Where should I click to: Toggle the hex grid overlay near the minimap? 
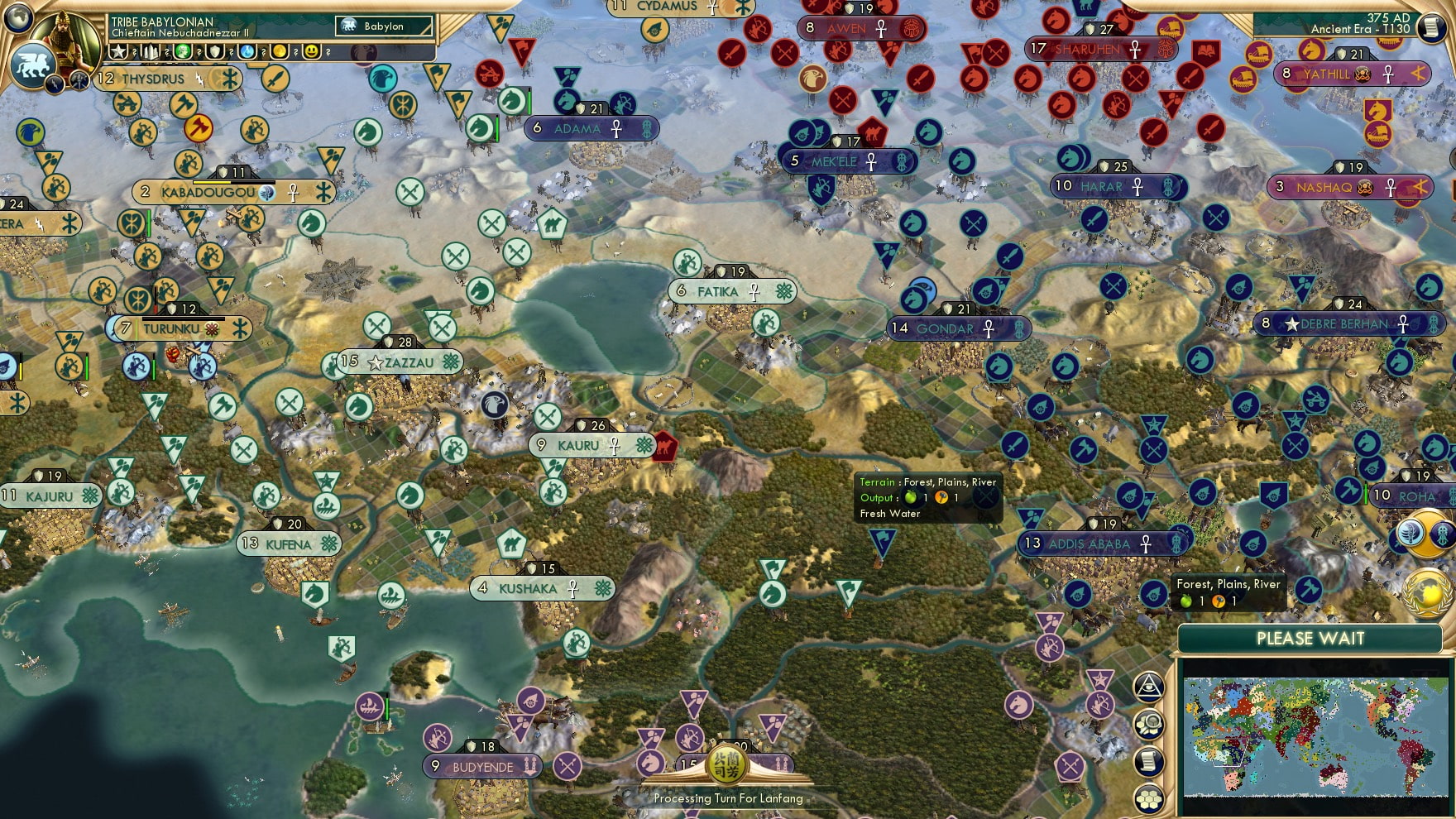(1150, 797)
